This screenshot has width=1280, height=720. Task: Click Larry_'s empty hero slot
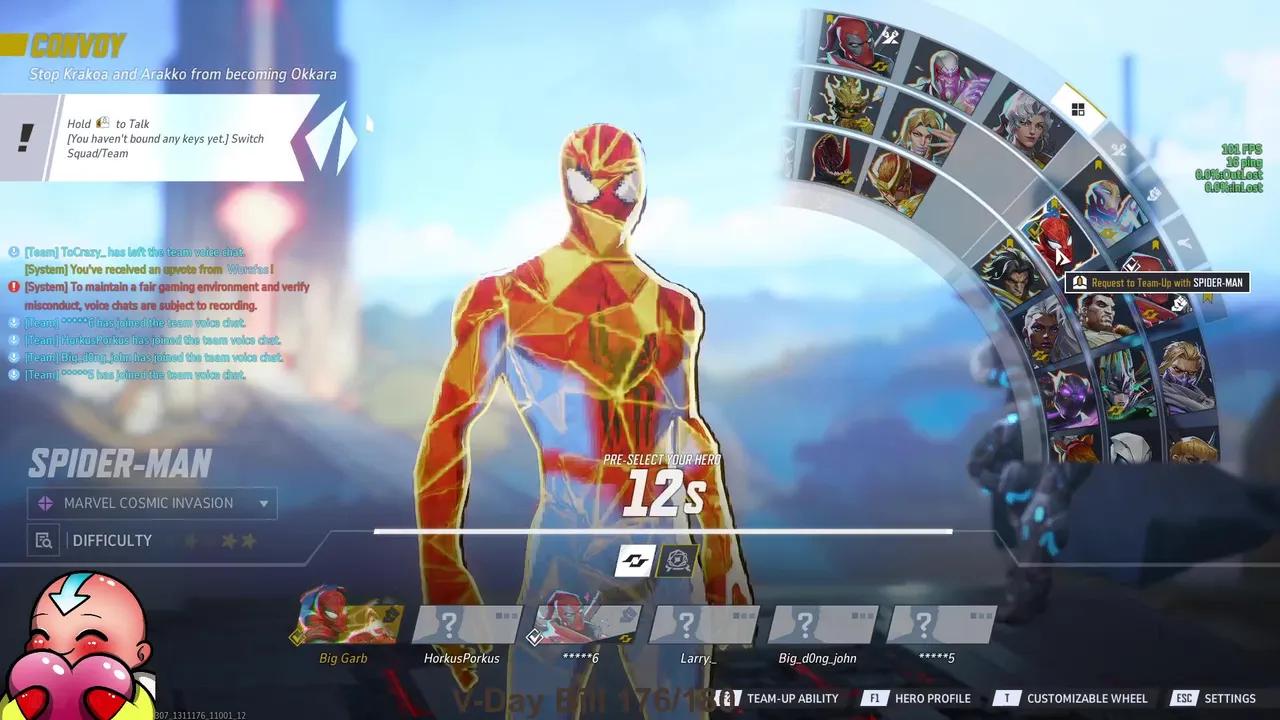click(x=703, y=622)
